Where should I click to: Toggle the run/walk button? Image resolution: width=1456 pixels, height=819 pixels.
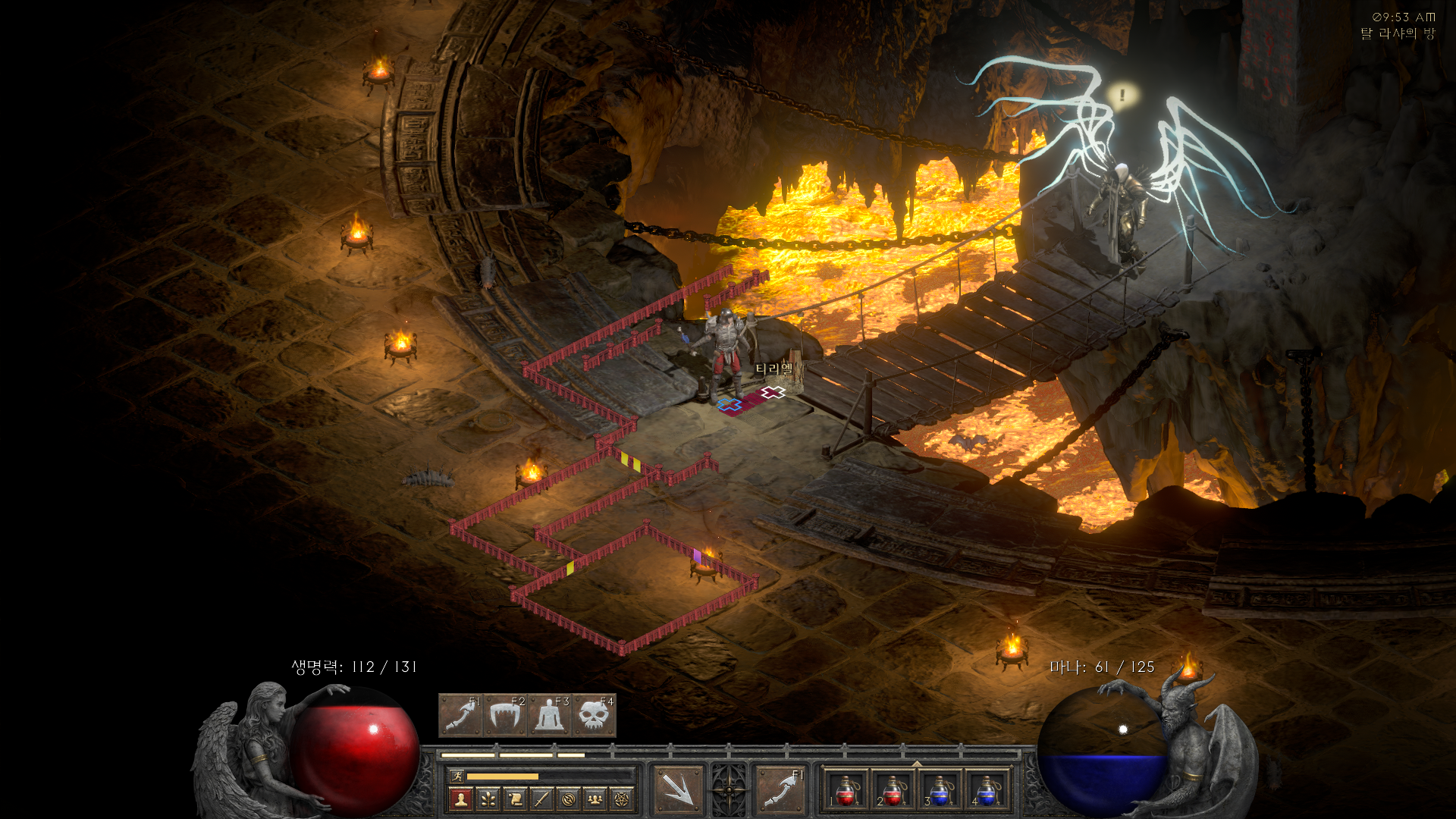pos(457,776)
